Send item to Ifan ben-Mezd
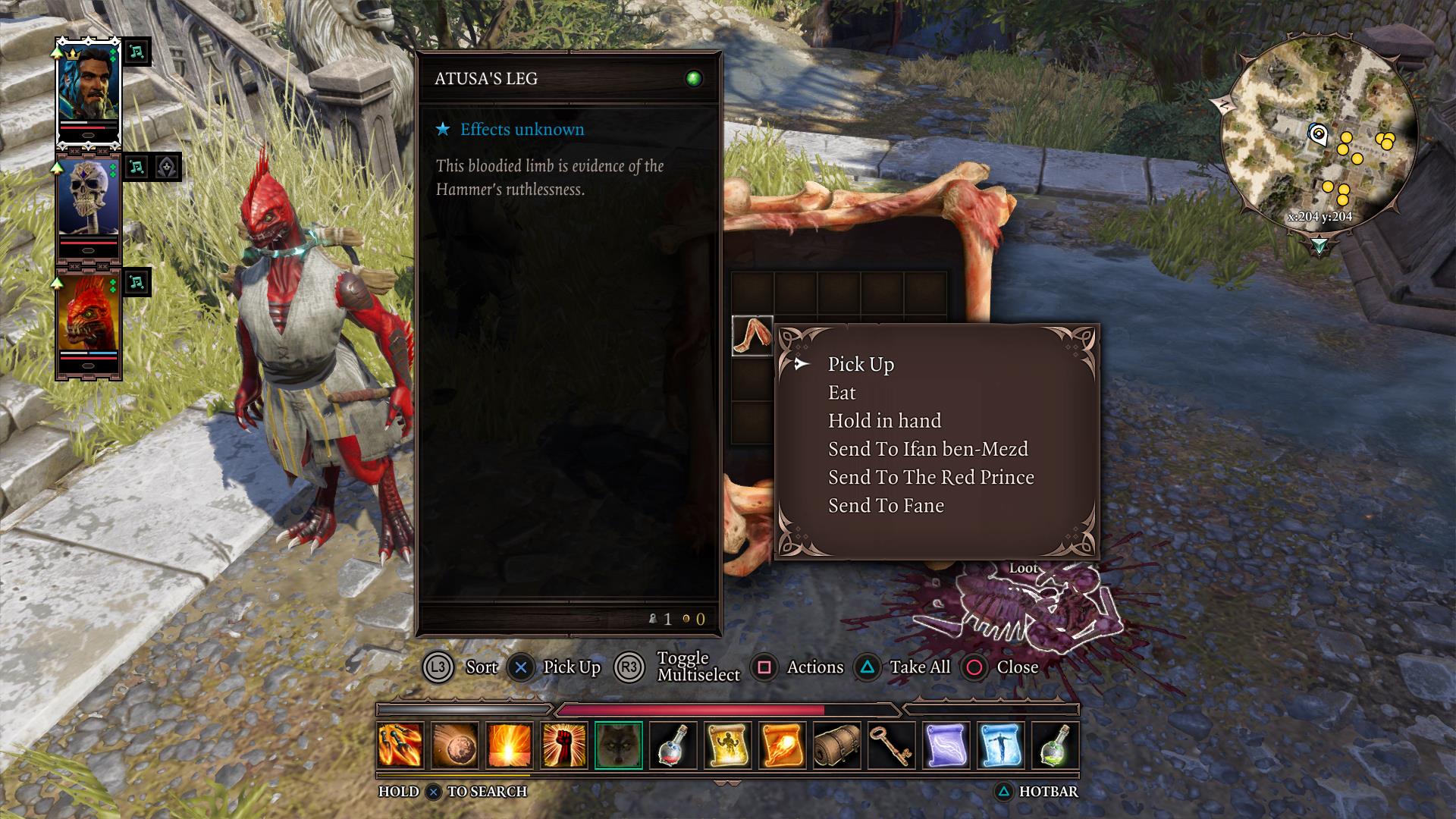 927,449
